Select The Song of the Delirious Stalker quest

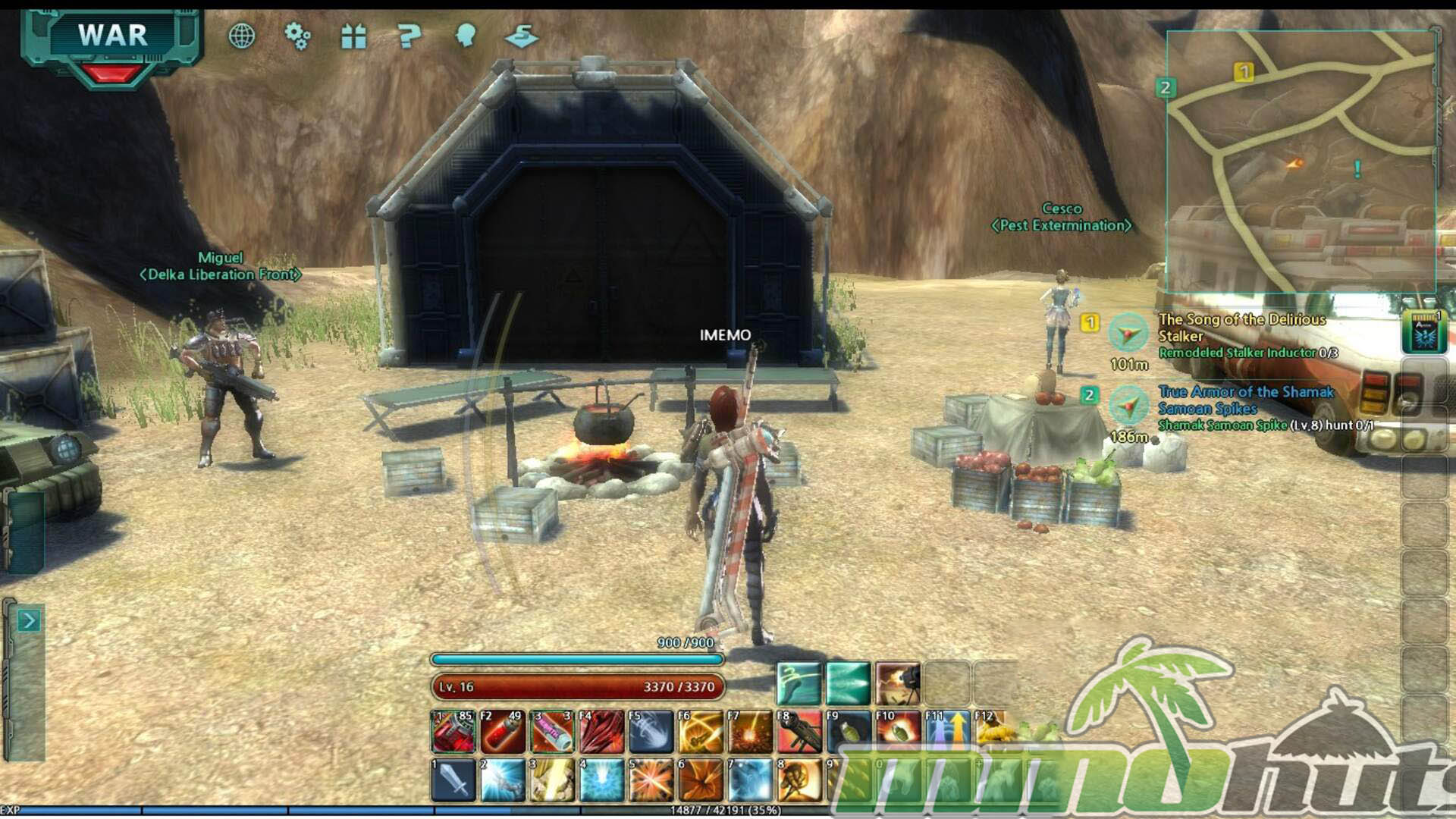[x=1241, y=327]
